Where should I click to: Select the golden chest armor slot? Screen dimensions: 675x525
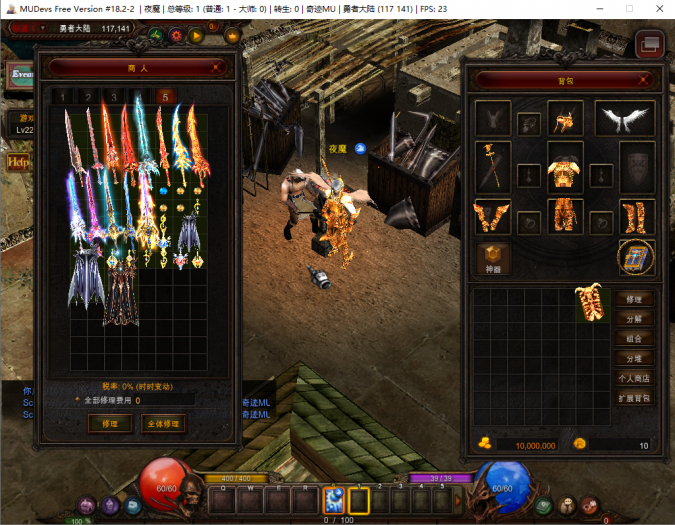point(565,165)
